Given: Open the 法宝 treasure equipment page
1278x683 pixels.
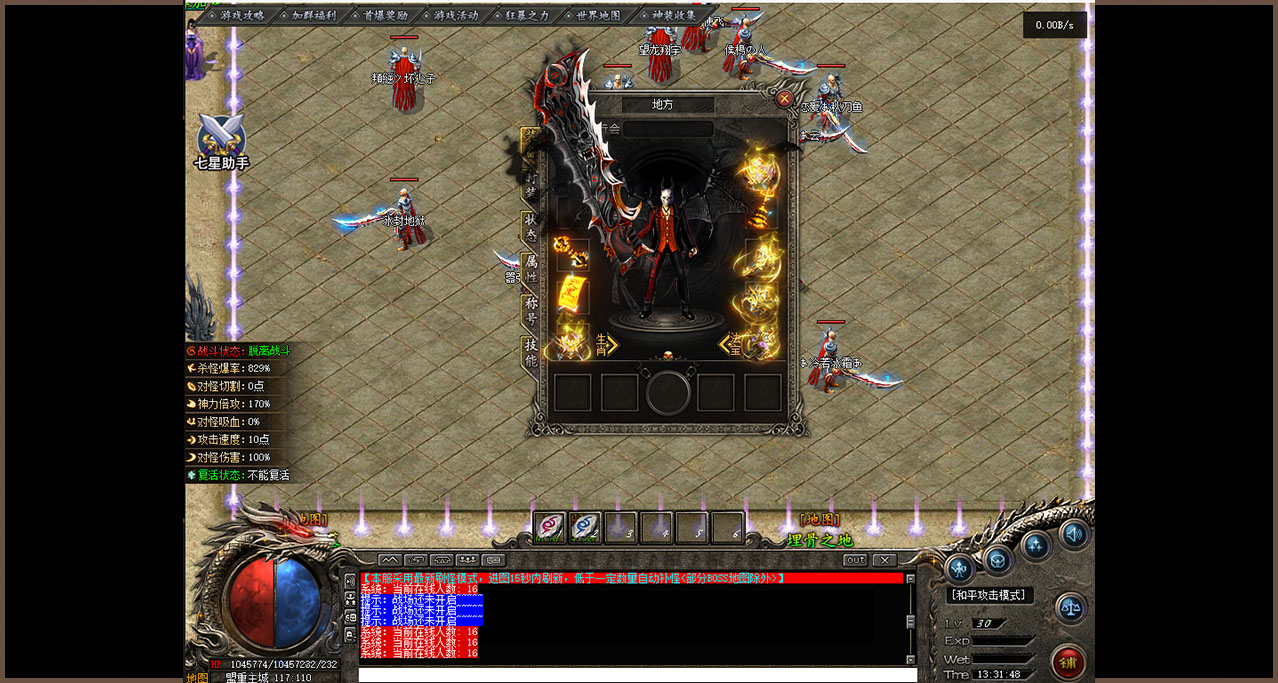Looking at the screenshot, I should point(731,345).
